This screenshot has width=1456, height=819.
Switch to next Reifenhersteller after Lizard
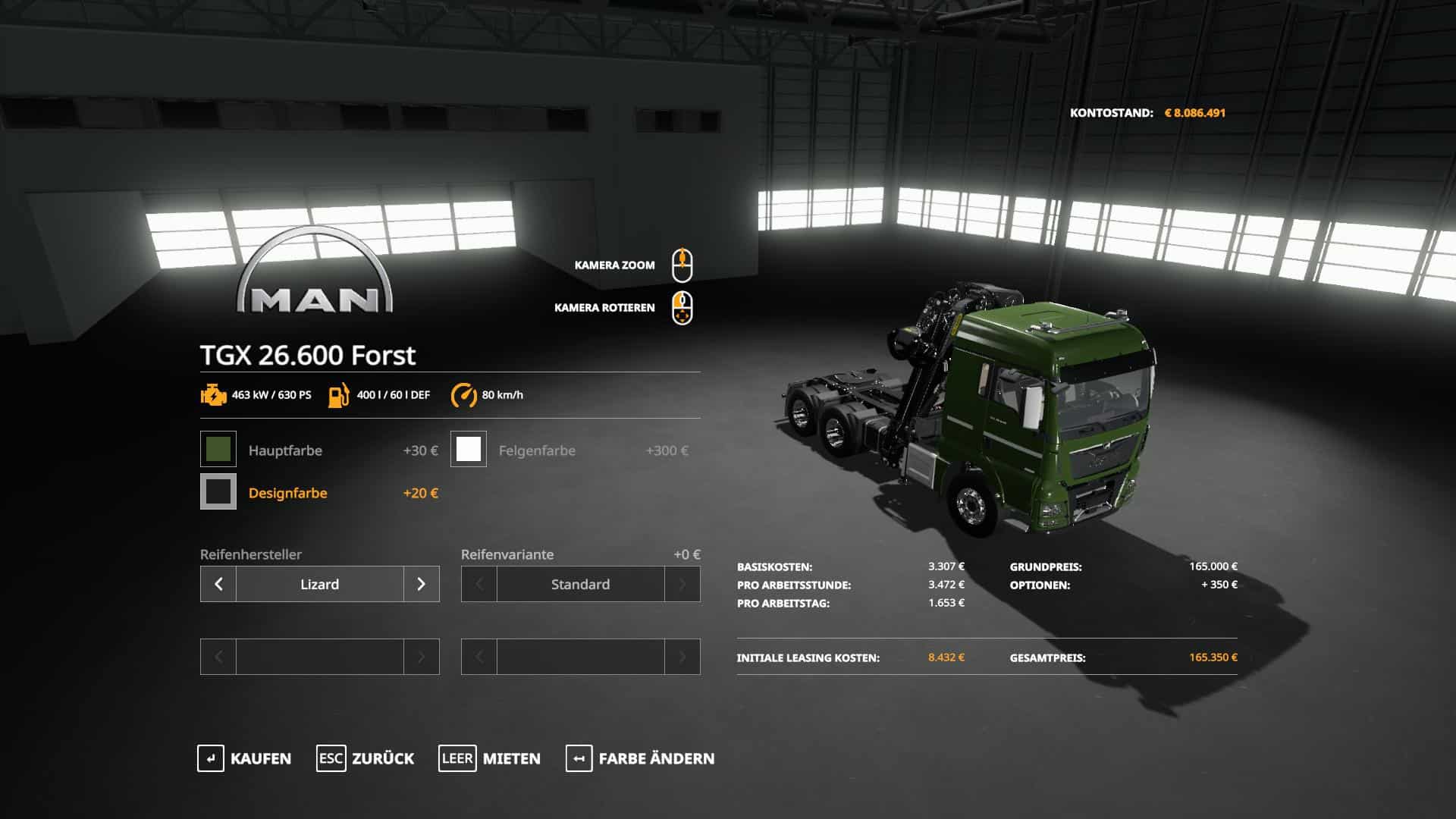coord(422,584)
